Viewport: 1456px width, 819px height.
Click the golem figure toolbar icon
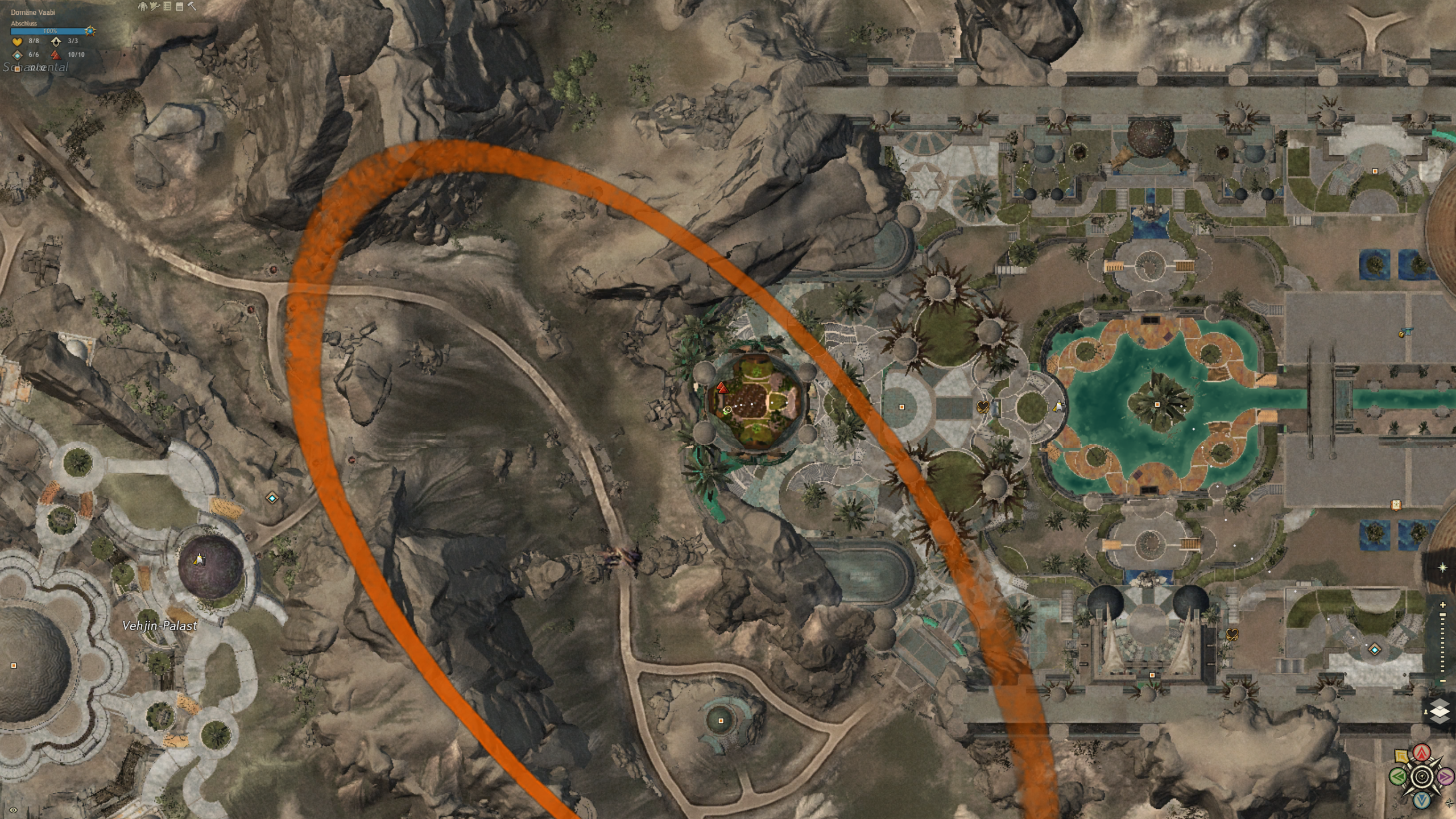tap(143, 6)
